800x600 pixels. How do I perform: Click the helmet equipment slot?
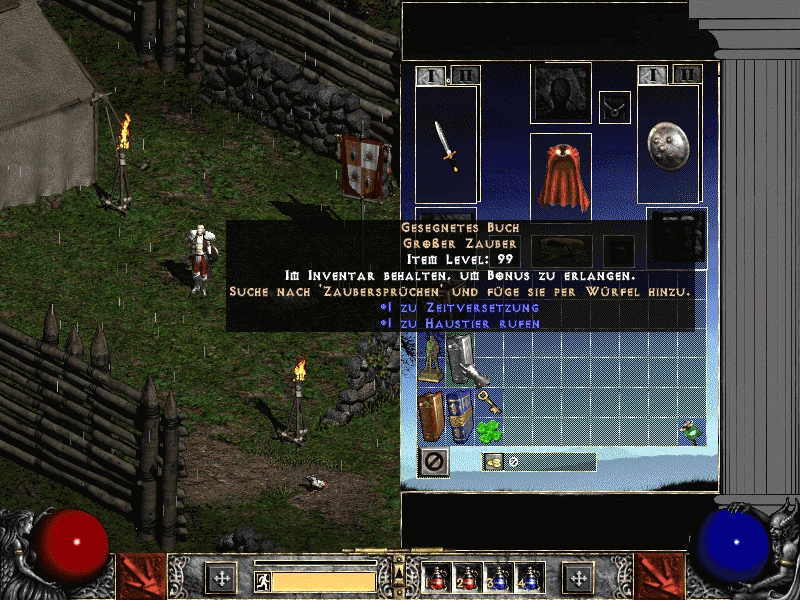[x=560, y=94]
